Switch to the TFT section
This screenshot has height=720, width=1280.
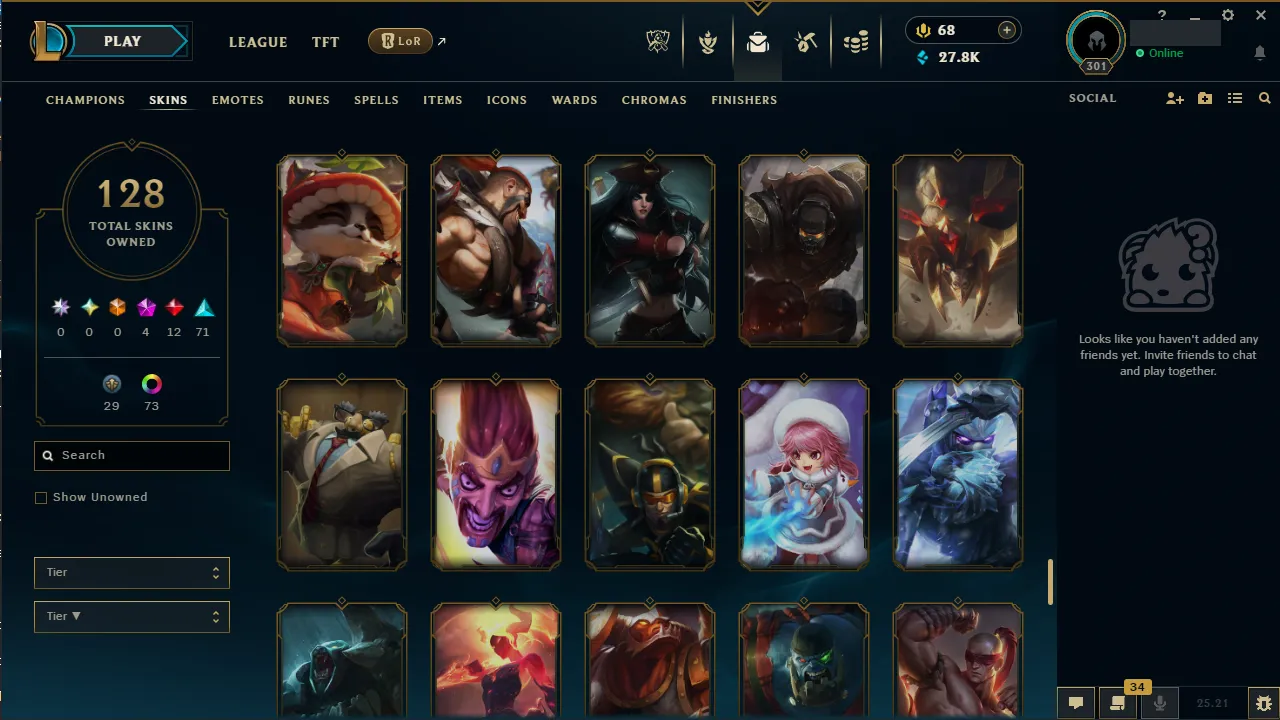325,42
